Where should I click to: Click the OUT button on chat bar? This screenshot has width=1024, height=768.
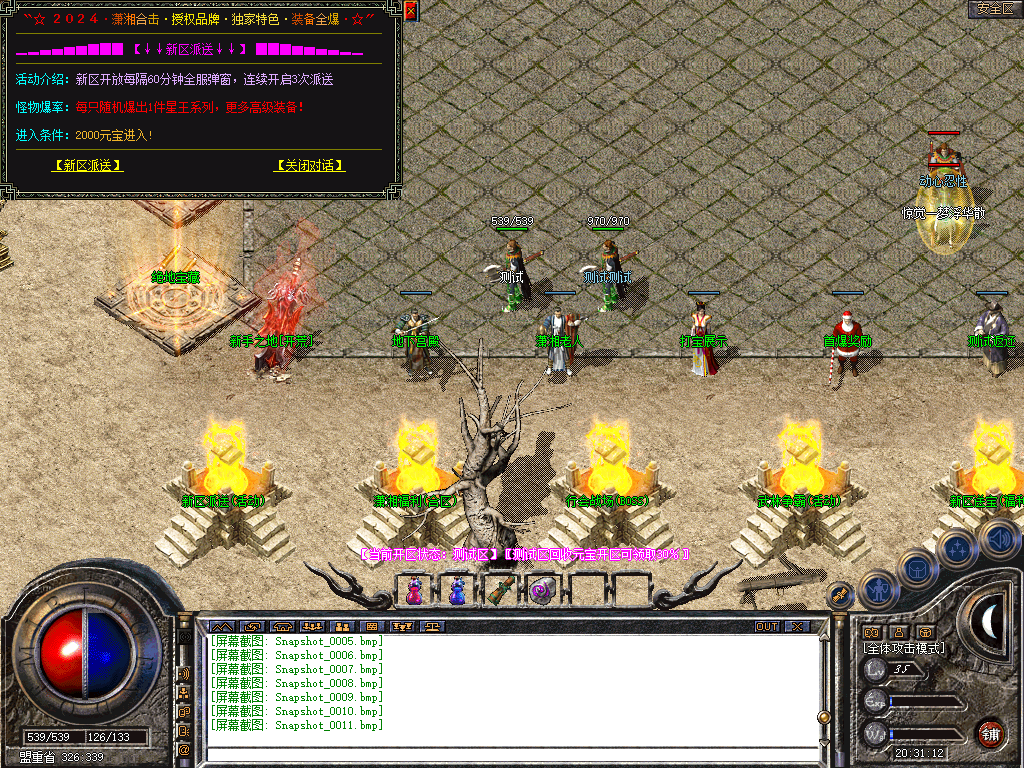pyautogui.click(x=767, y=627)
